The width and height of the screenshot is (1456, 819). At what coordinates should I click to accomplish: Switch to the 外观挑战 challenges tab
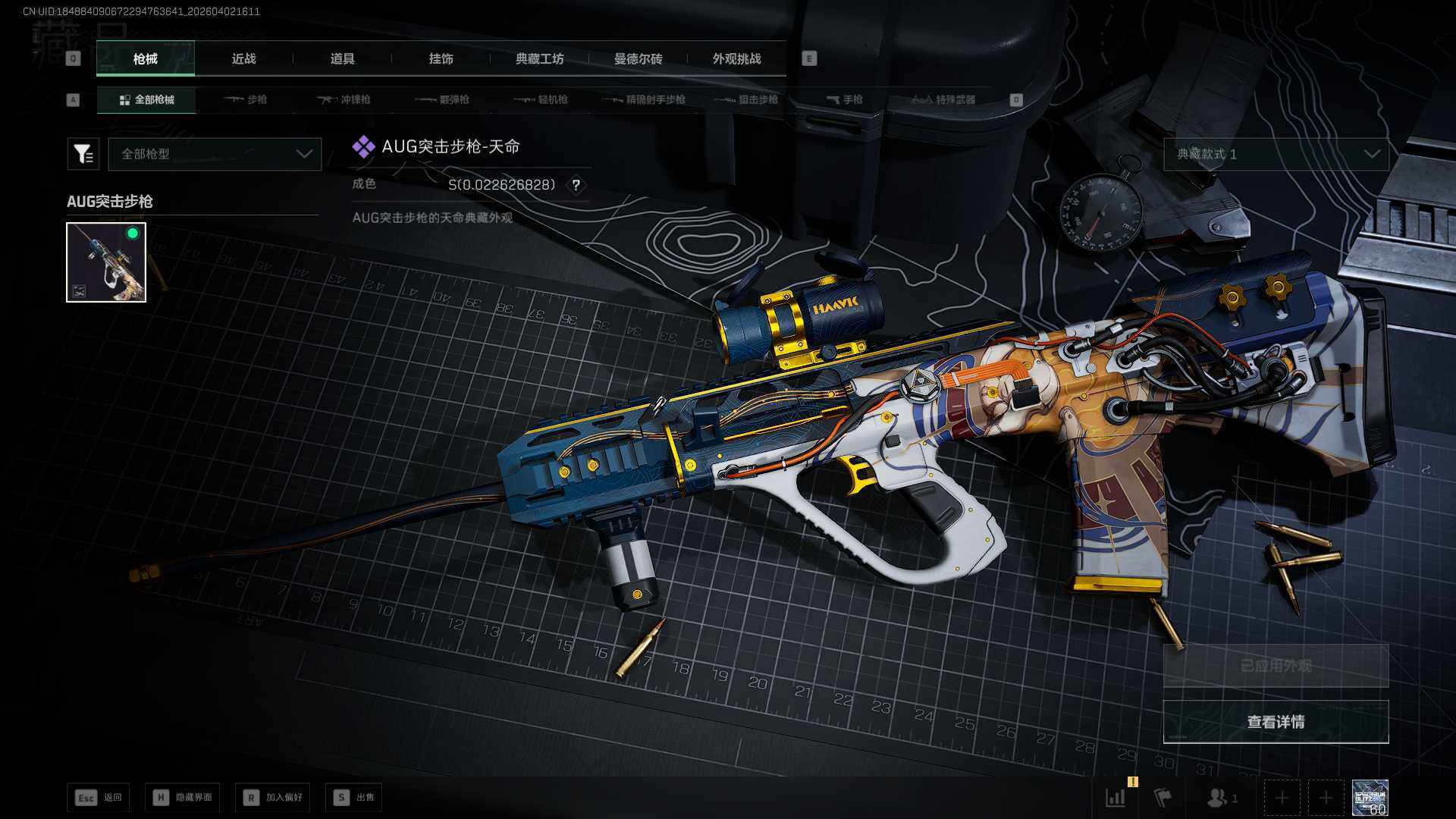click(736, 59)
